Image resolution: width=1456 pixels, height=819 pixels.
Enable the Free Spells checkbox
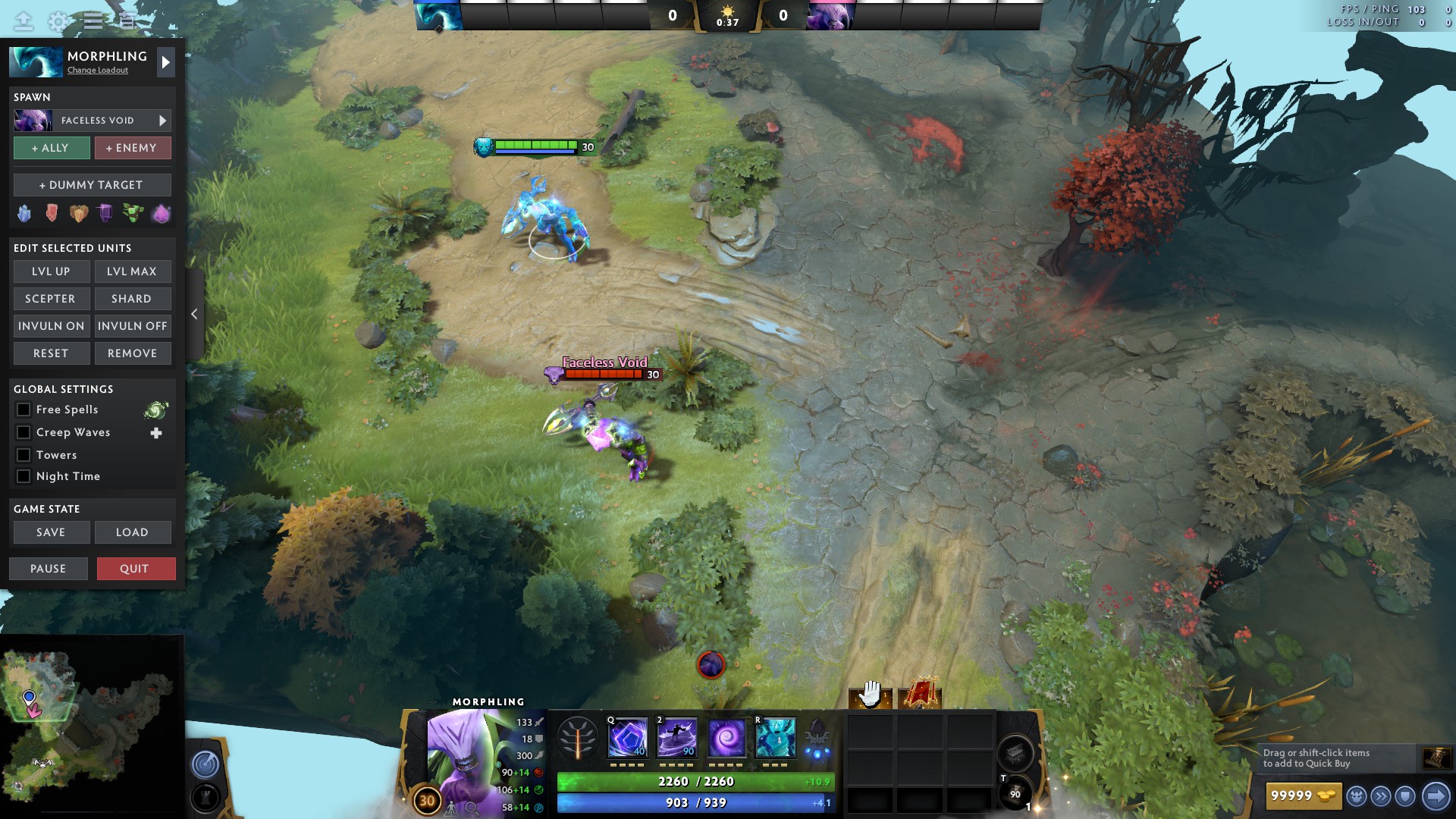point(23,409)
